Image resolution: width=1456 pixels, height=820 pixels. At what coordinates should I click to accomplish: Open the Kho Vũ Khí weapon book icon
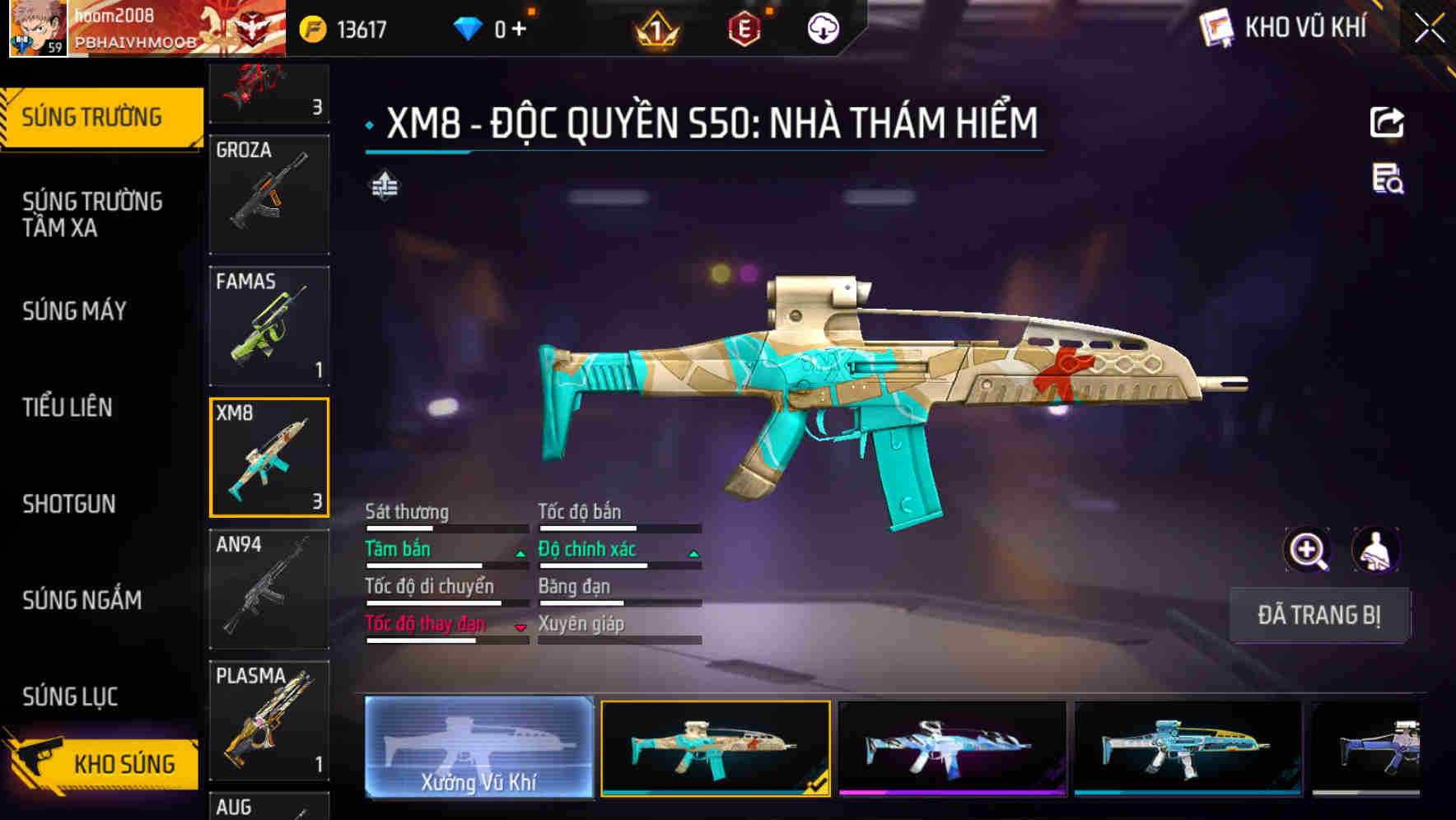coord(1216,27)
